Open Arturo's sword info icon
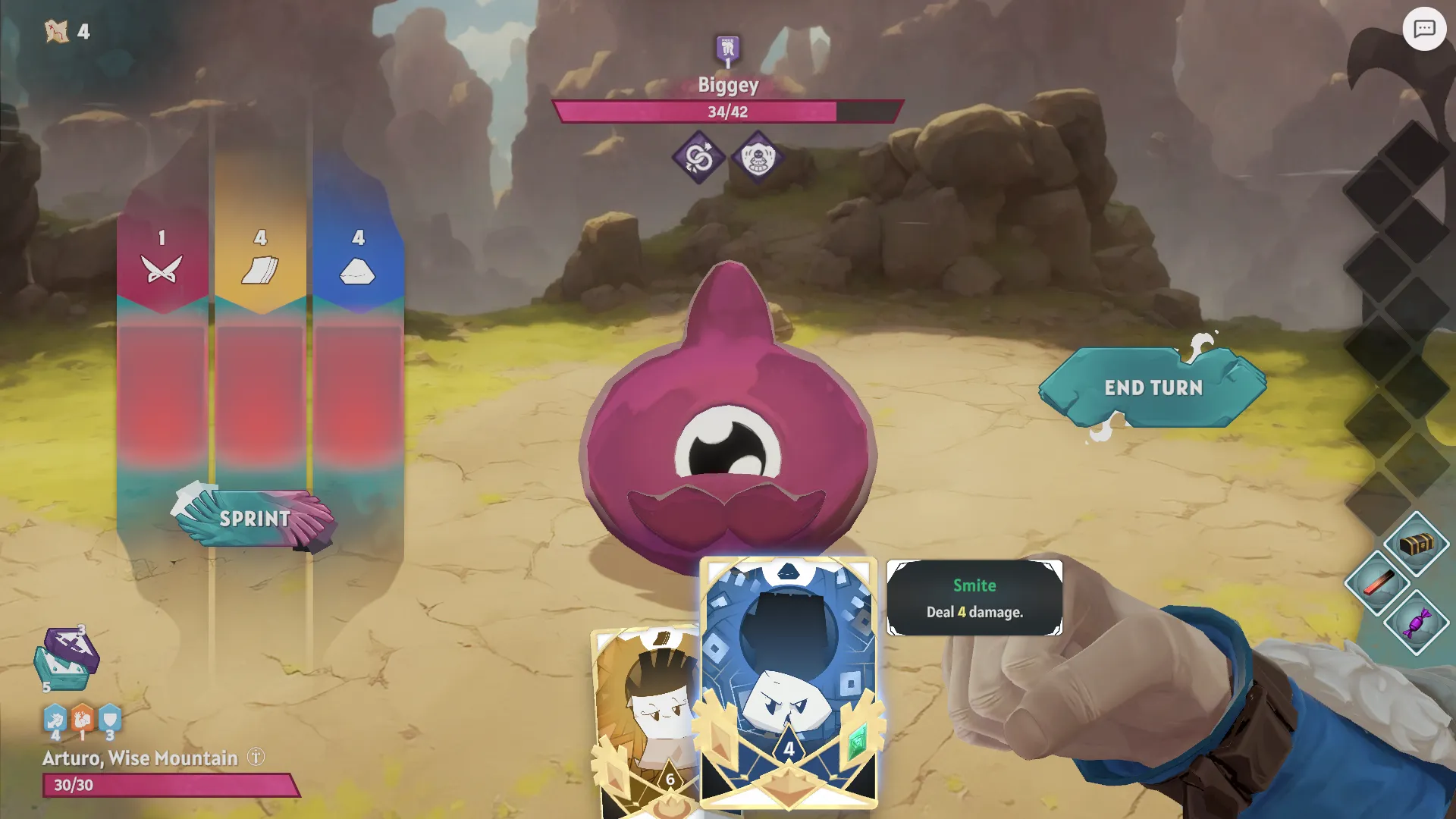The height and width of the screenshot is (819, 1456). pos(256,757)
